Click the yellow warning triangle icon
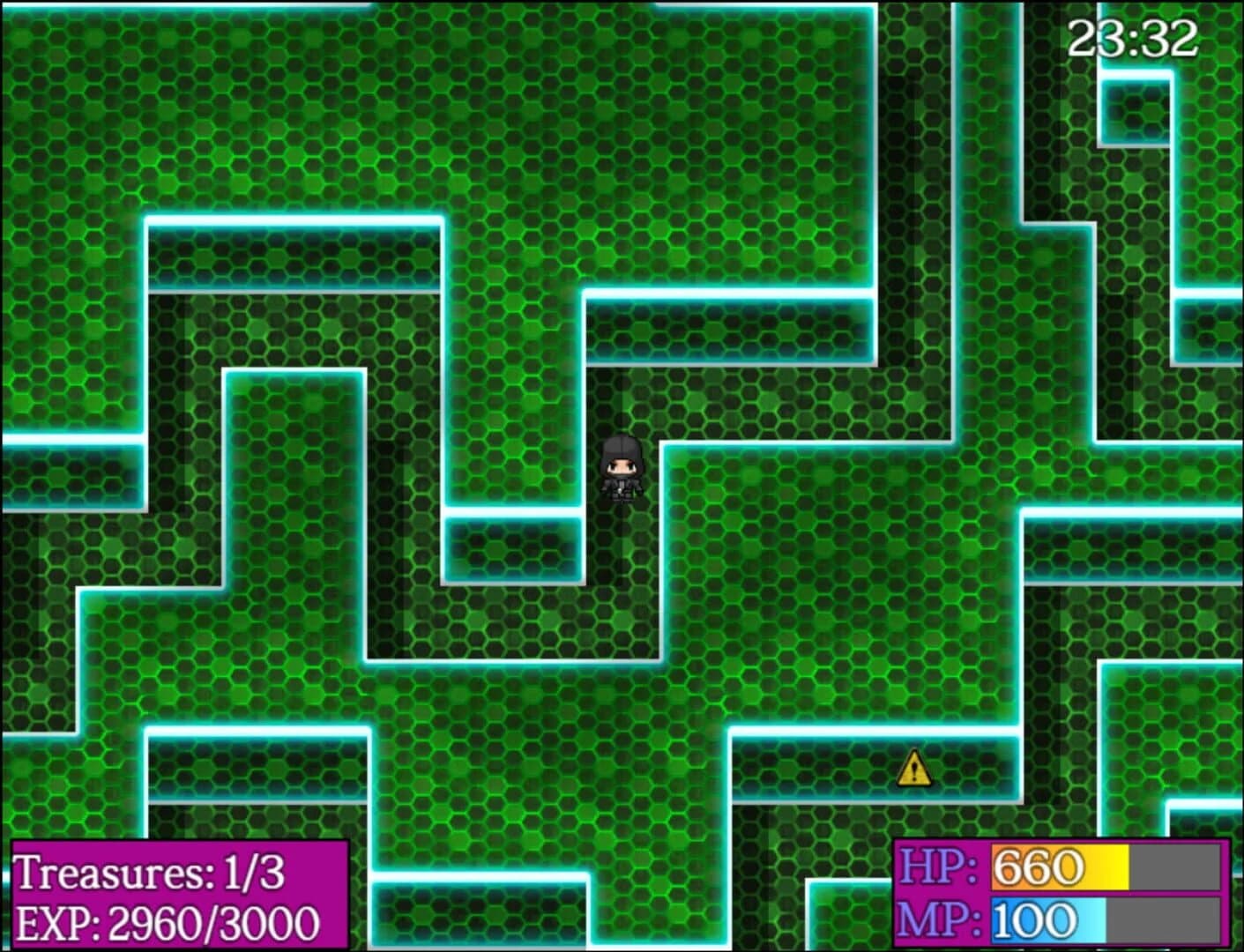 tap(914, 769)
